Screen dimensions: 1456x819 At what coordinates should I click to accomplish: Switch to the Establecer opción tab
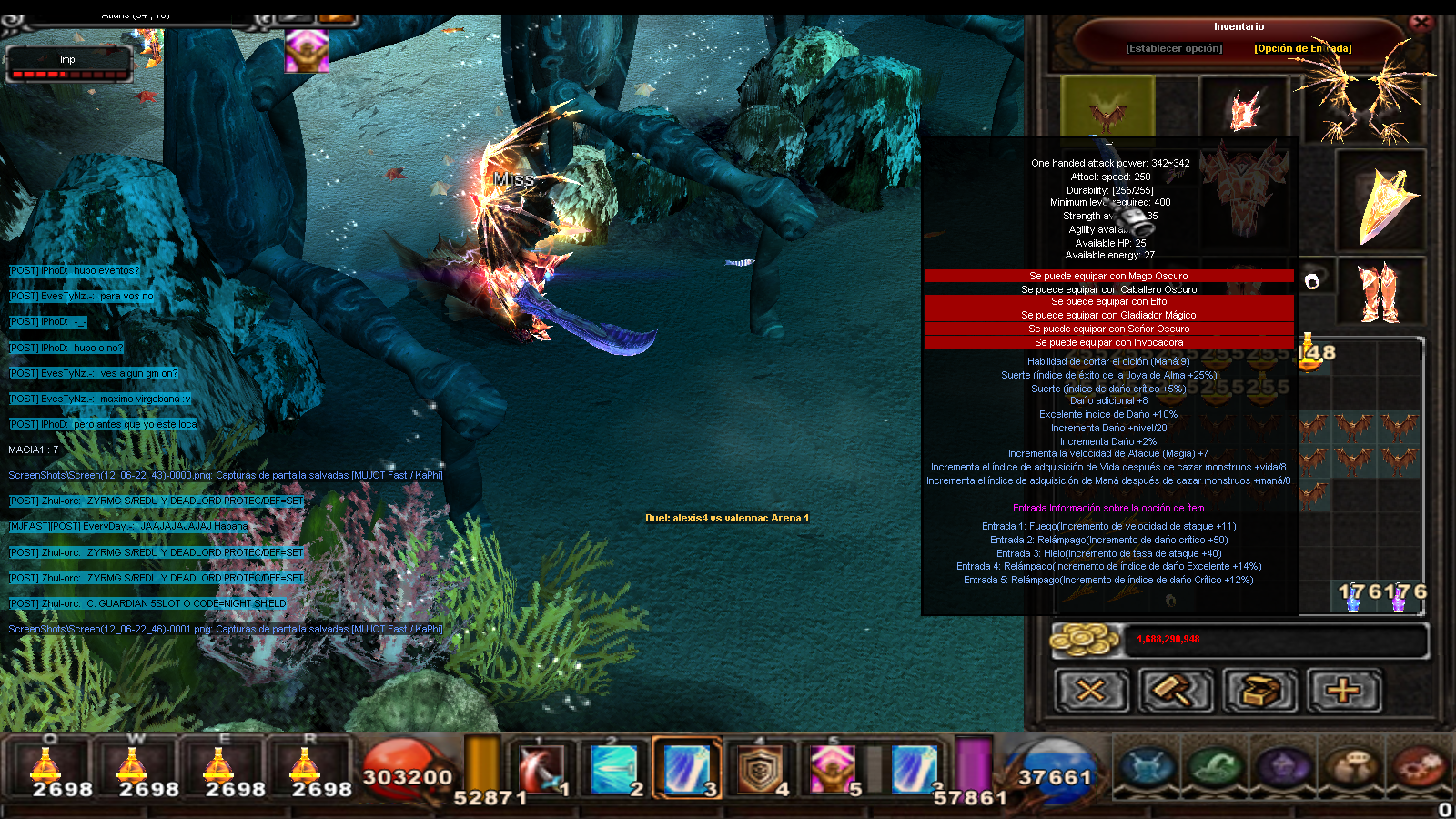[1174, 48]
